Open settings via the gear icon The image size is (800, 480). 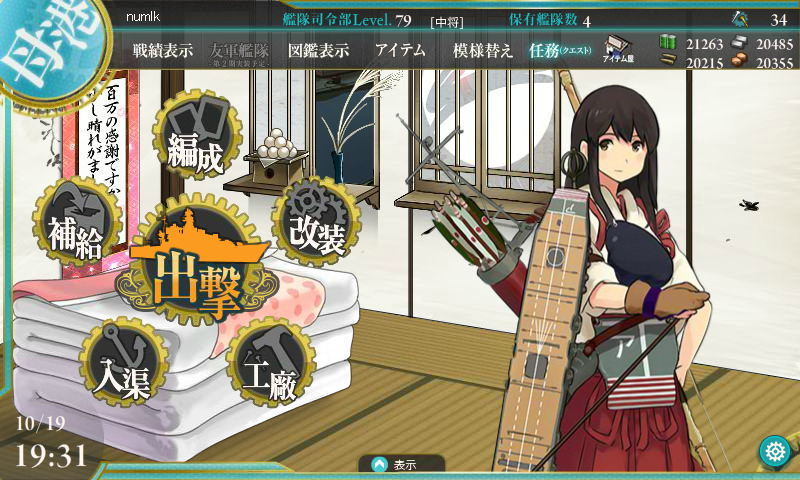(775, 451)
